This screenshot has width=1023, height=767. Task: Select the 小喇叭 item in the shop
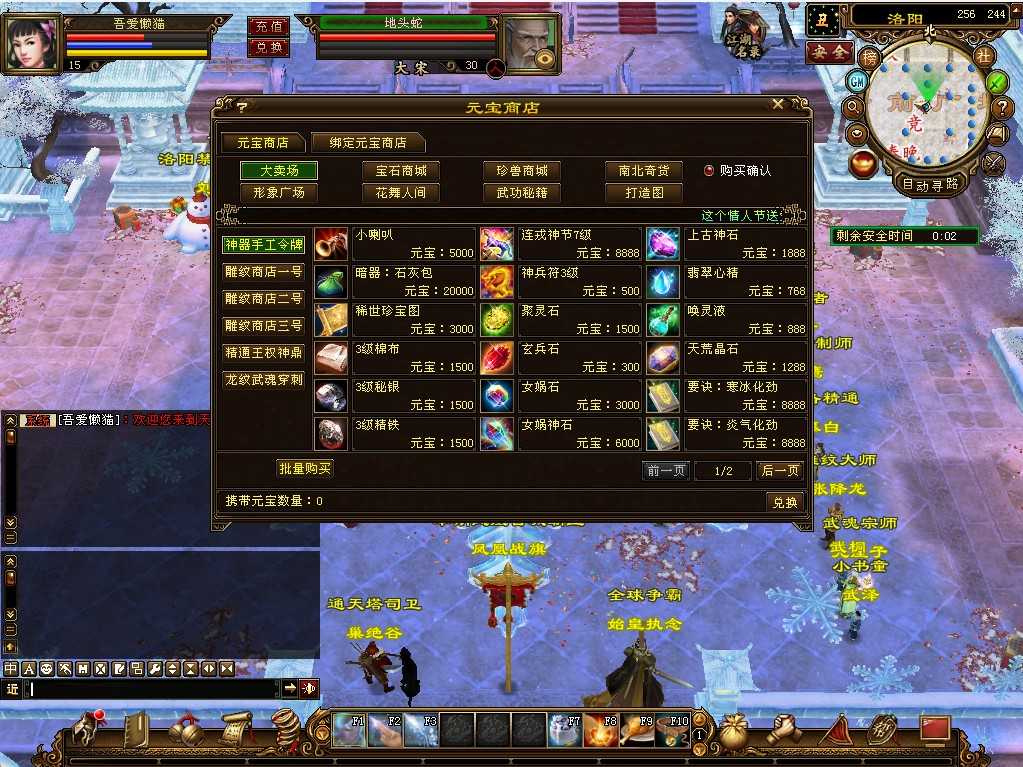[395, 244]
